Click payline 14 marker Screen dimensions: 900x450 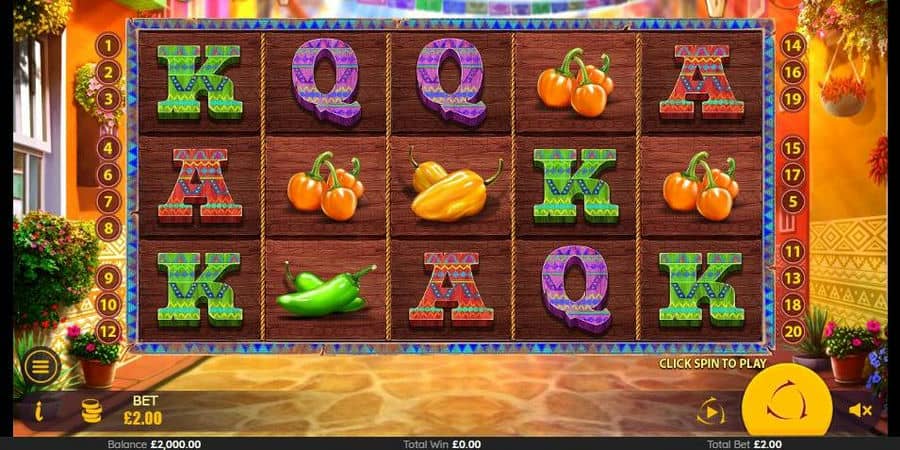pos(793,45)
